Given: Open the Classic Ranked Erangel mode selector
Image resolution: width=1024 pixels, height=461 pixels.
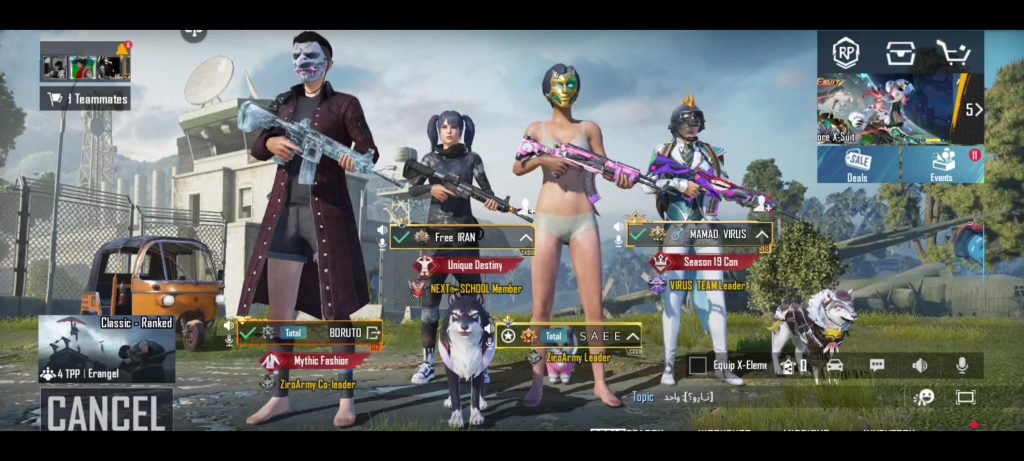Looking at the screenshot, I should [x=107, y=349].
